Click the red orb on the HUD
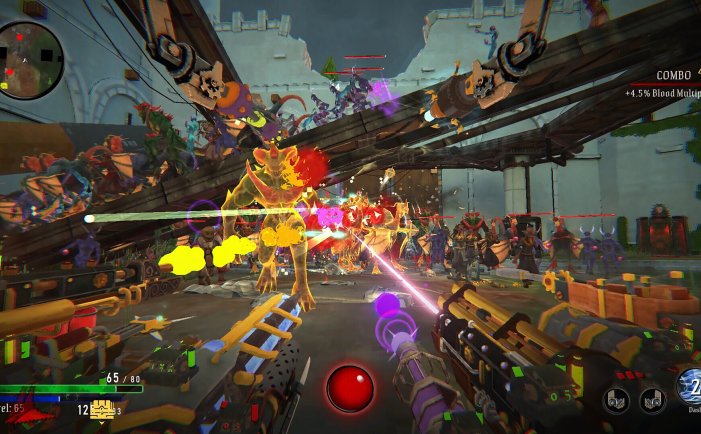Screen dimensions: 701x434 [x=350, y=388]
